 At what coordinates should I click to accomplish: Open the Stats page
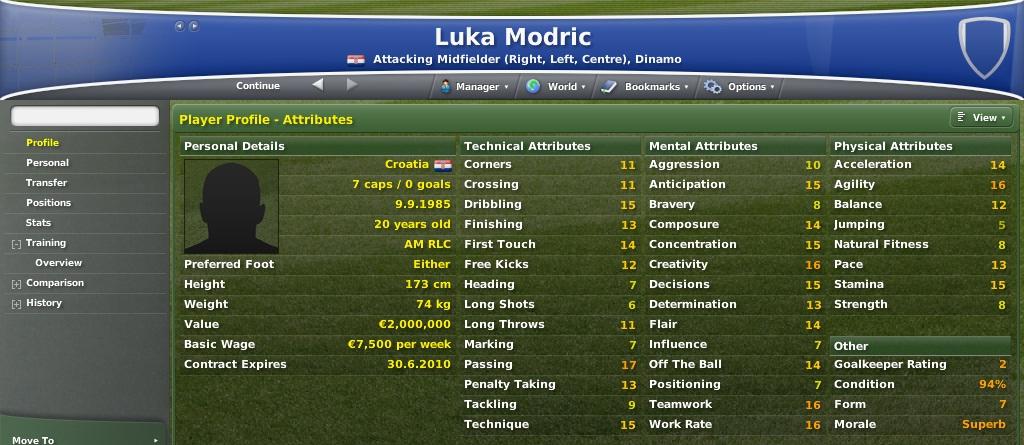(x=39, y=223)
